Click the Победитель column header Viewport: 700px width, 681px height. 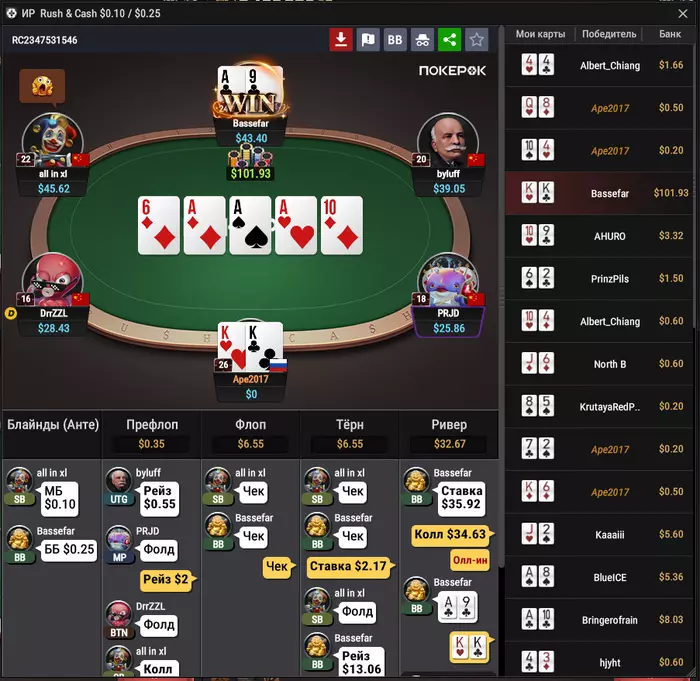point(608,34)
